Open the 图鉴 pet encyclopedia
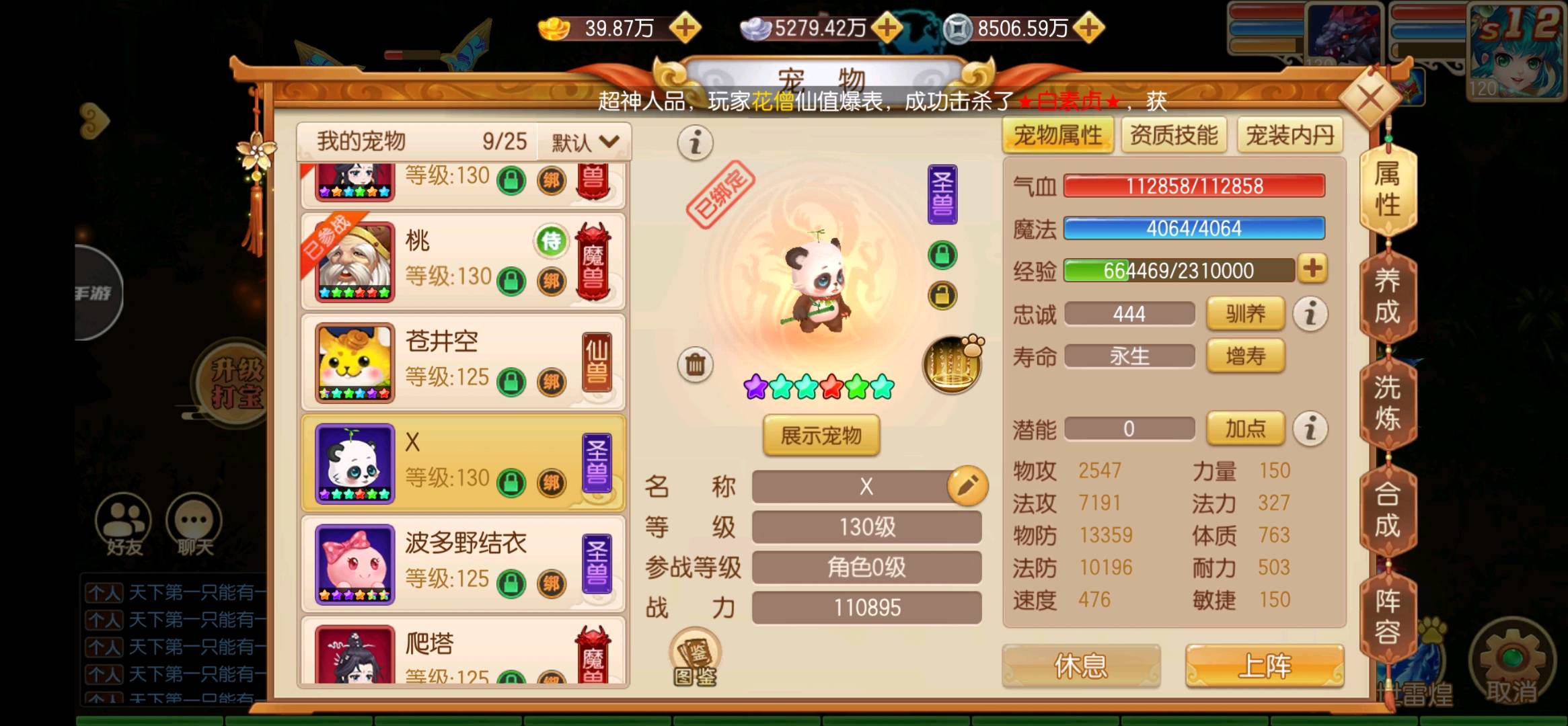This screenshot has width=1568, height=726. pyautogui.click(x=695, y=657)
